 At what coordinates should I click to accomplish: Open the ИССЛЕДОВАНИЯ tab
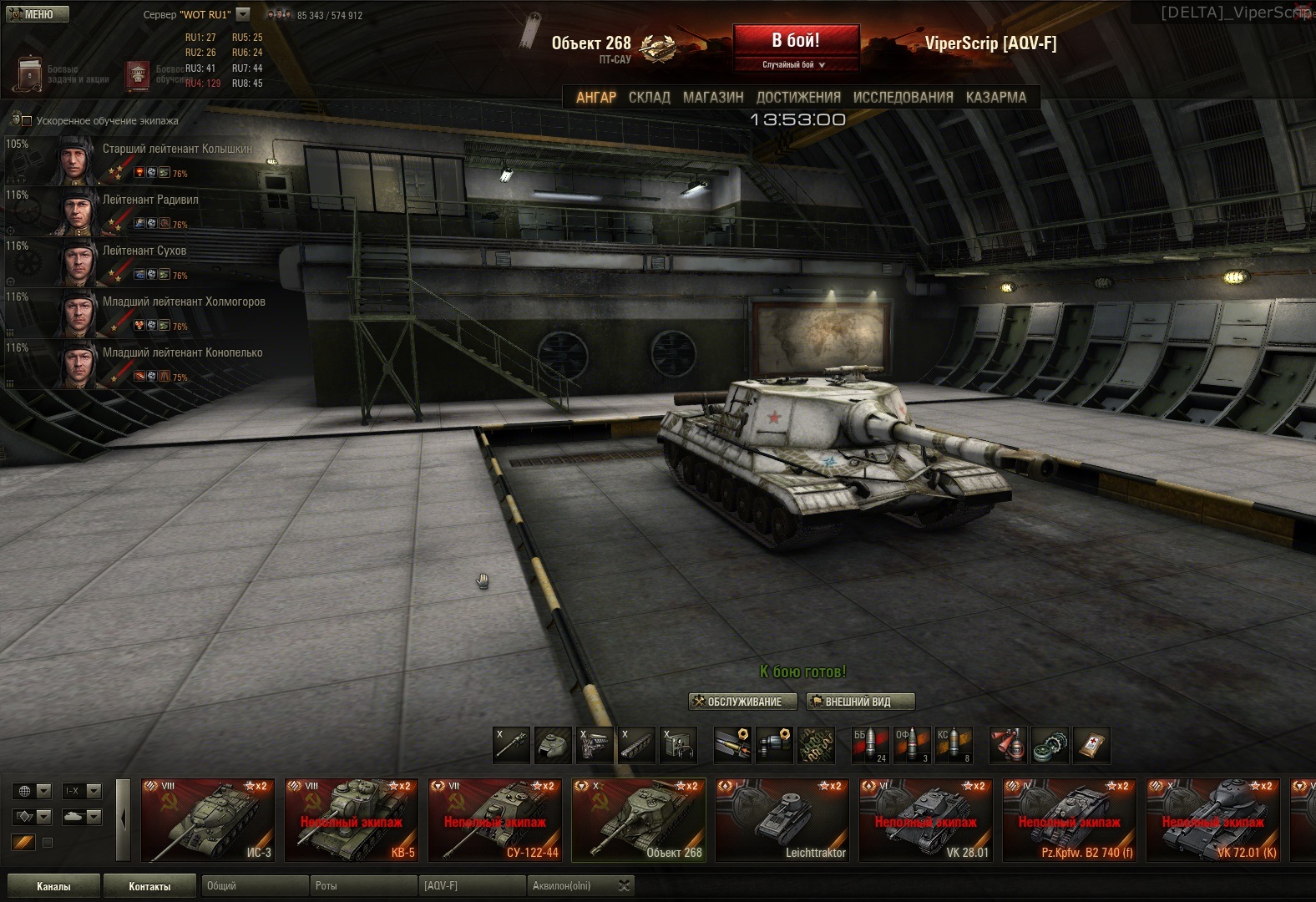tap(903, 97)
